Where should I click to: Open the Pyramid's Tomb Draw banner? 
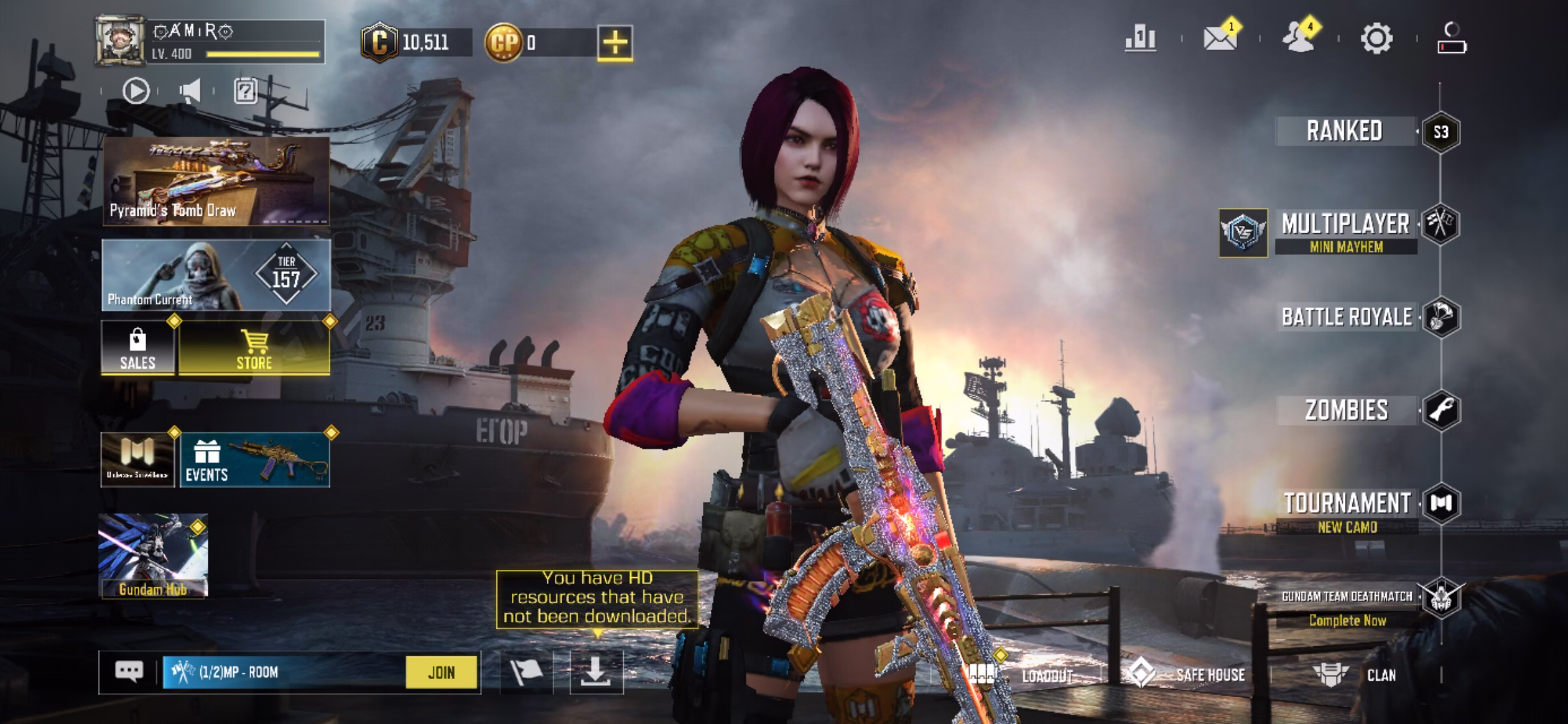click(x=216, y=182)
